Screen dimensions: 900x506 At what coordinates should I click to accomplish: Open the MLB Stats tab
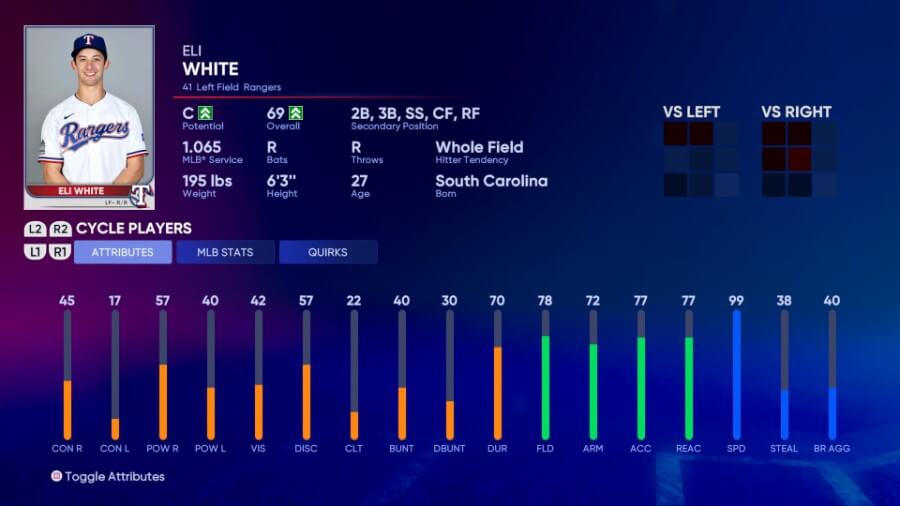click(225, 252)
